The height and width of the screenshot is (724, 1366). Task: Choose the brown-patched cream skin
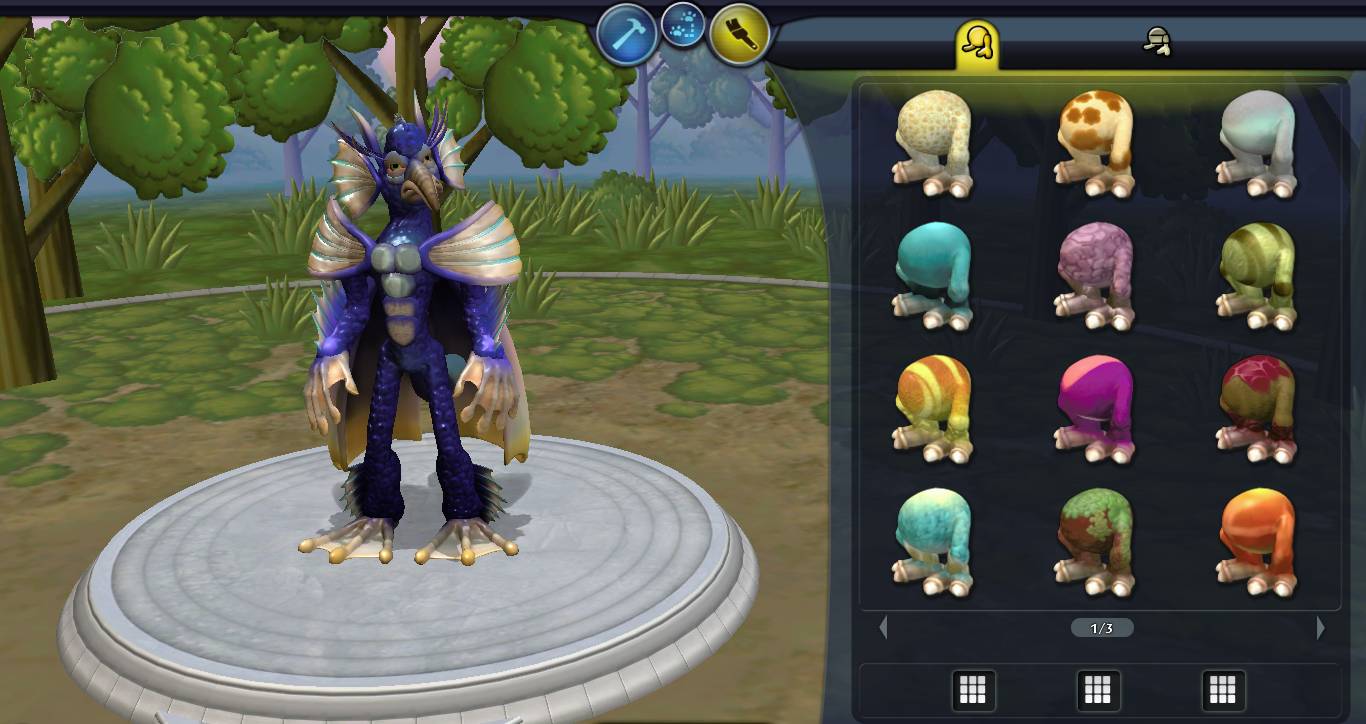(1096, 144)
